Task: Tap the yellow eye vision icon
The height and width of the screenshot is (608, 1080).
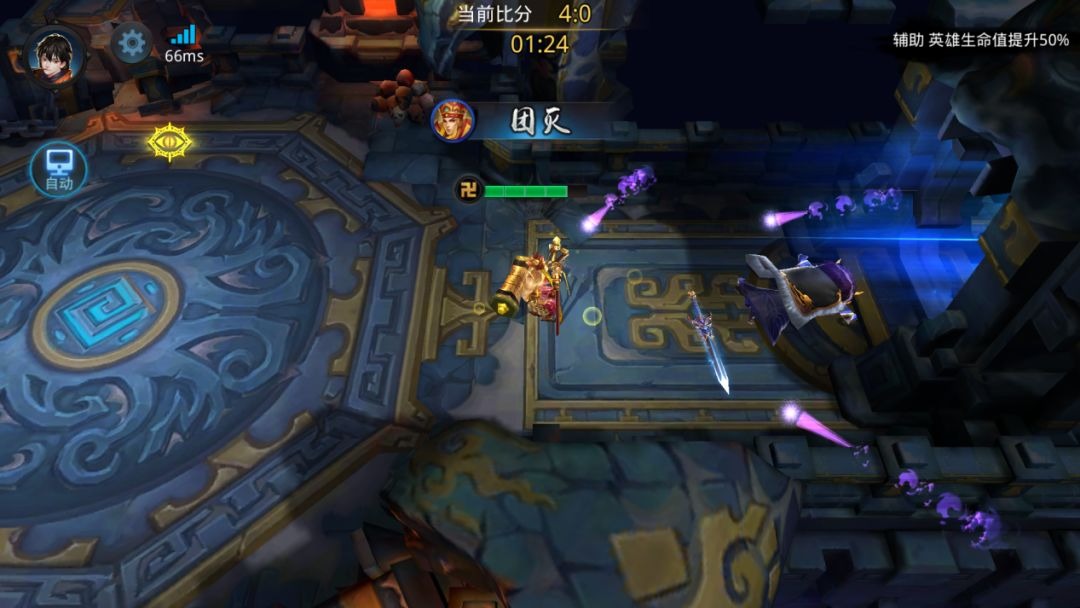Action: (x=171, y=142)
